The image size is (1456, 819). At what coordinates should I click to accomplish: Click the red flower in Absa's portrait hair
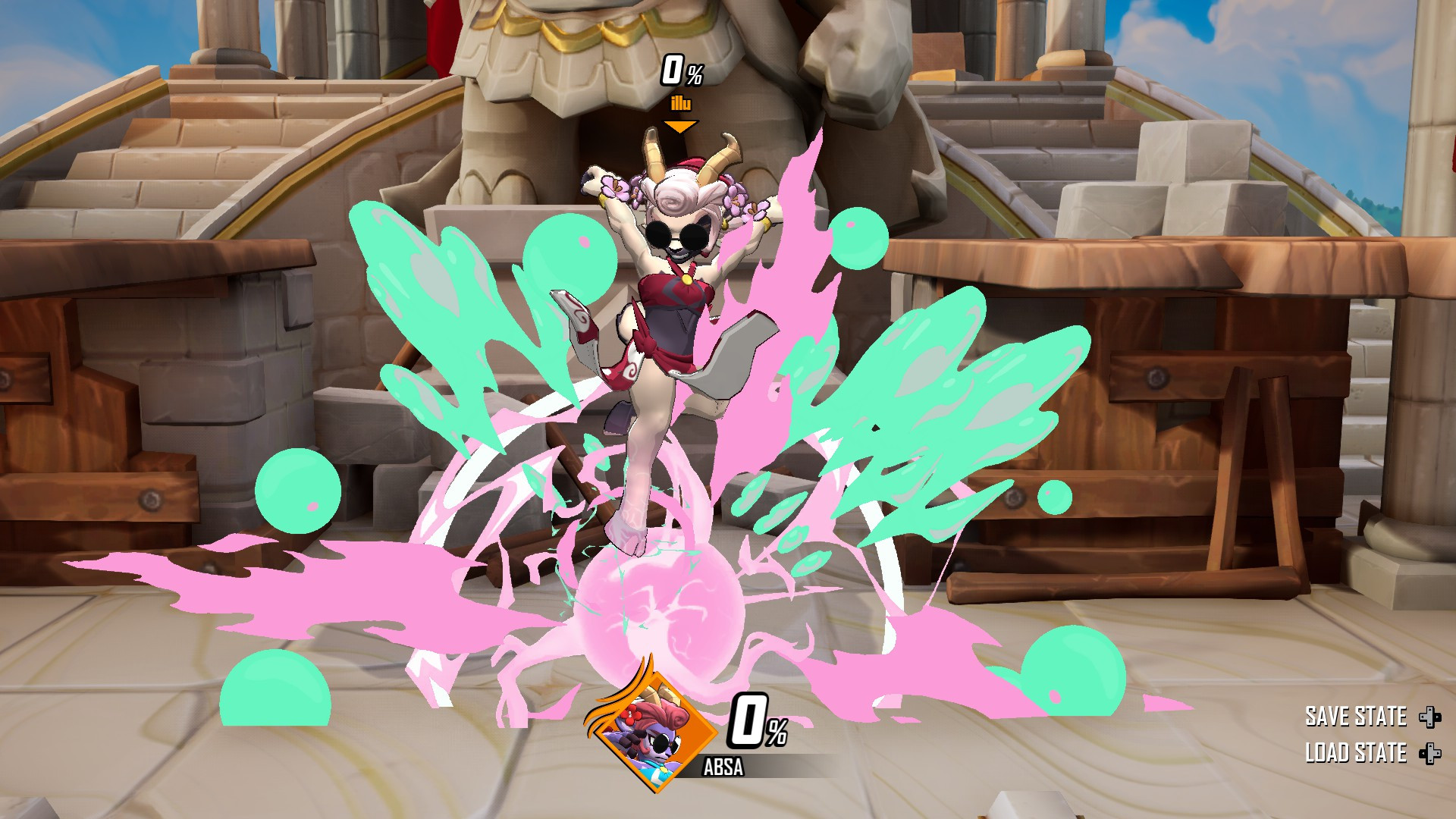tap(631, 716)
